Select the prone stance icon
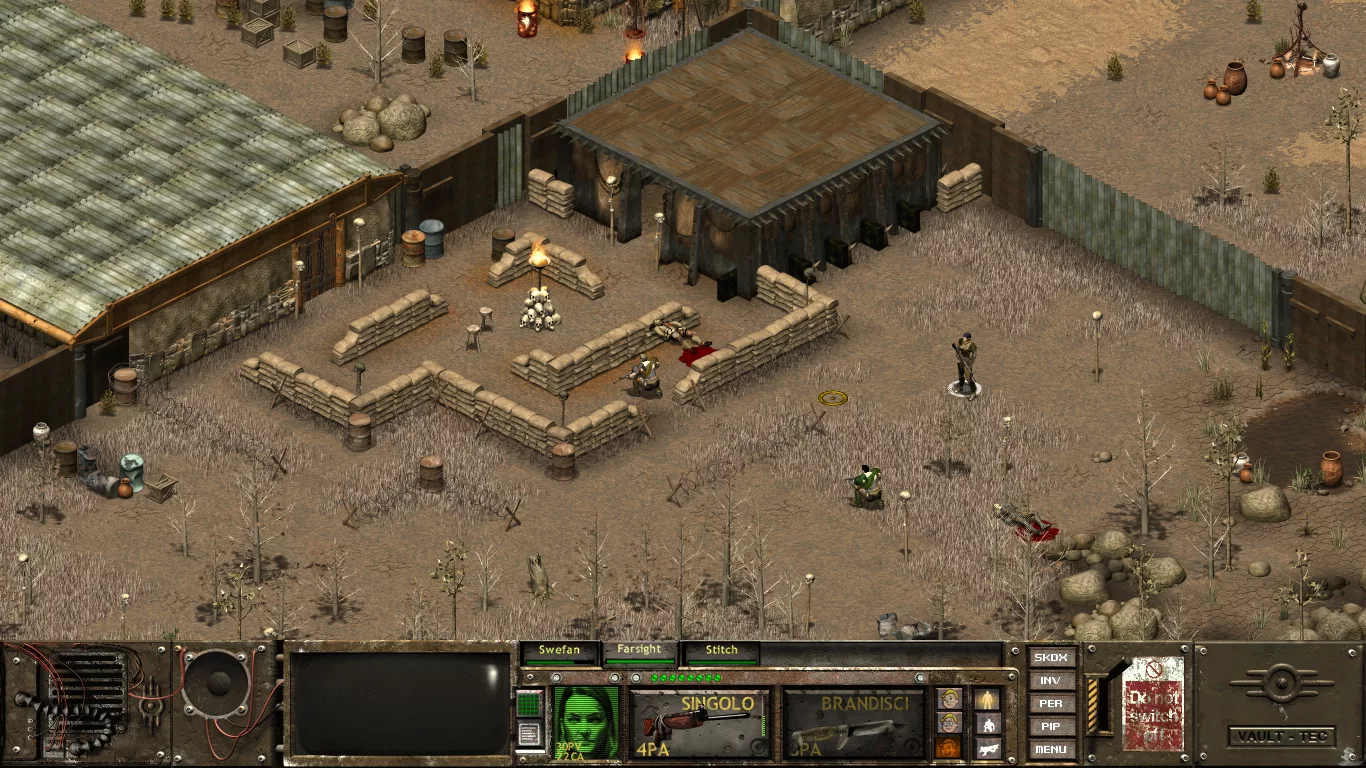 (x=990, y=749)
